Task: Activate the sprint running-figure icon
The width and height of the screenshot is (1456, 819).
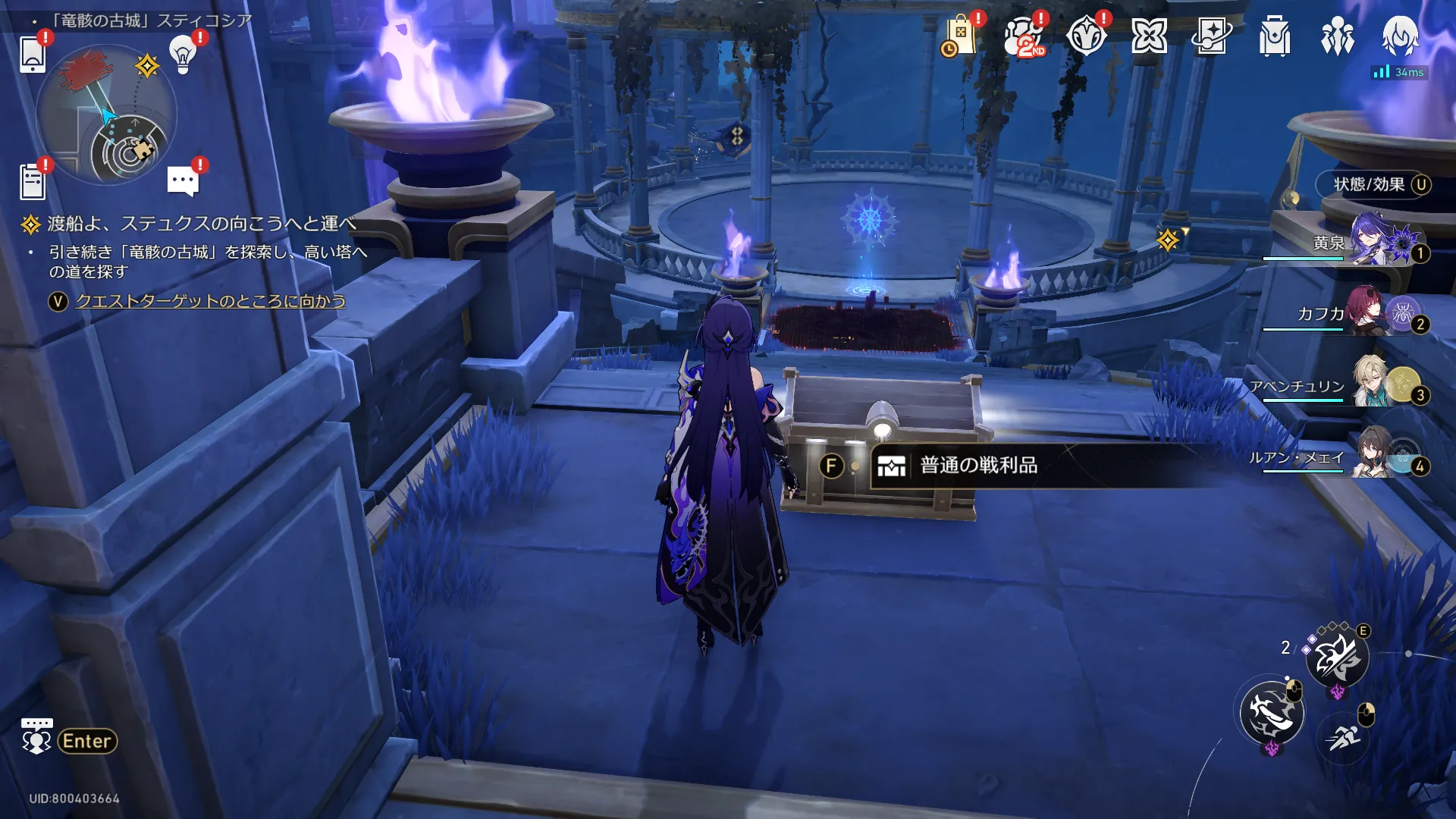Action: pyautogui.click(x=1344, y=736)
